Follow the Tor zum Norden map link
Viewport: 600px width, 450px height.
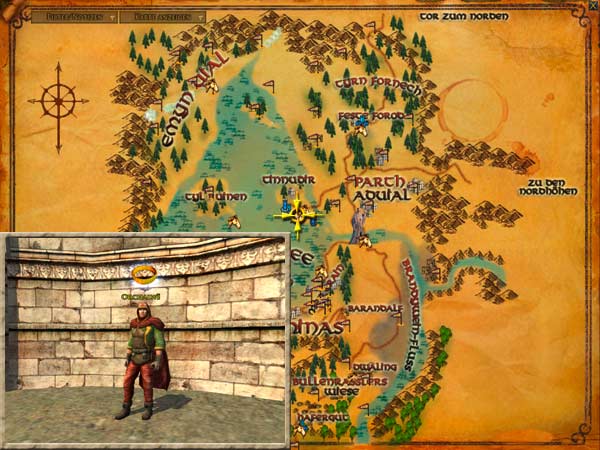[x=464, y=17]
